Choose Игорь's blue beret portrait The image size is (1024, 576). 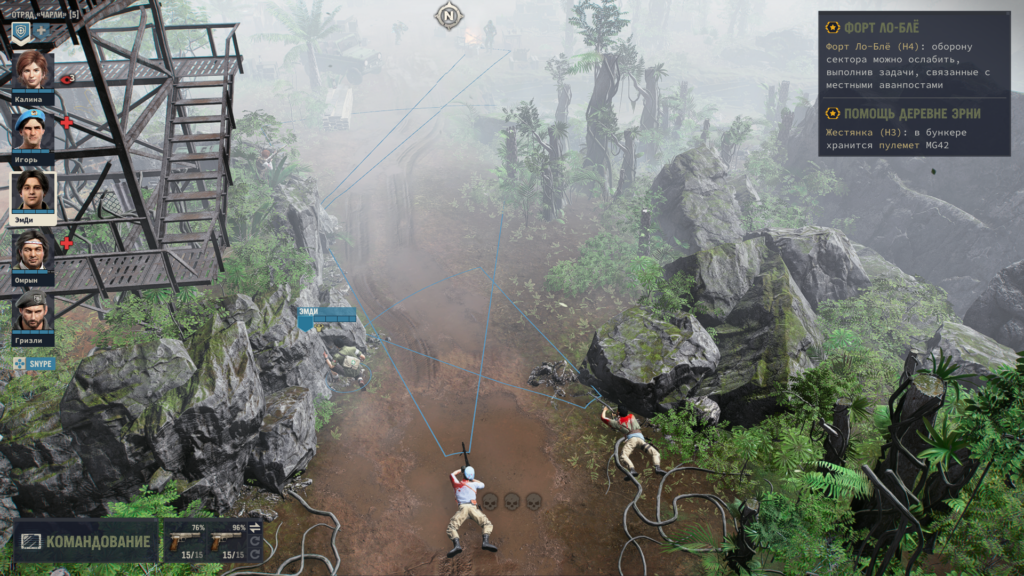click(x=32, y=130)
